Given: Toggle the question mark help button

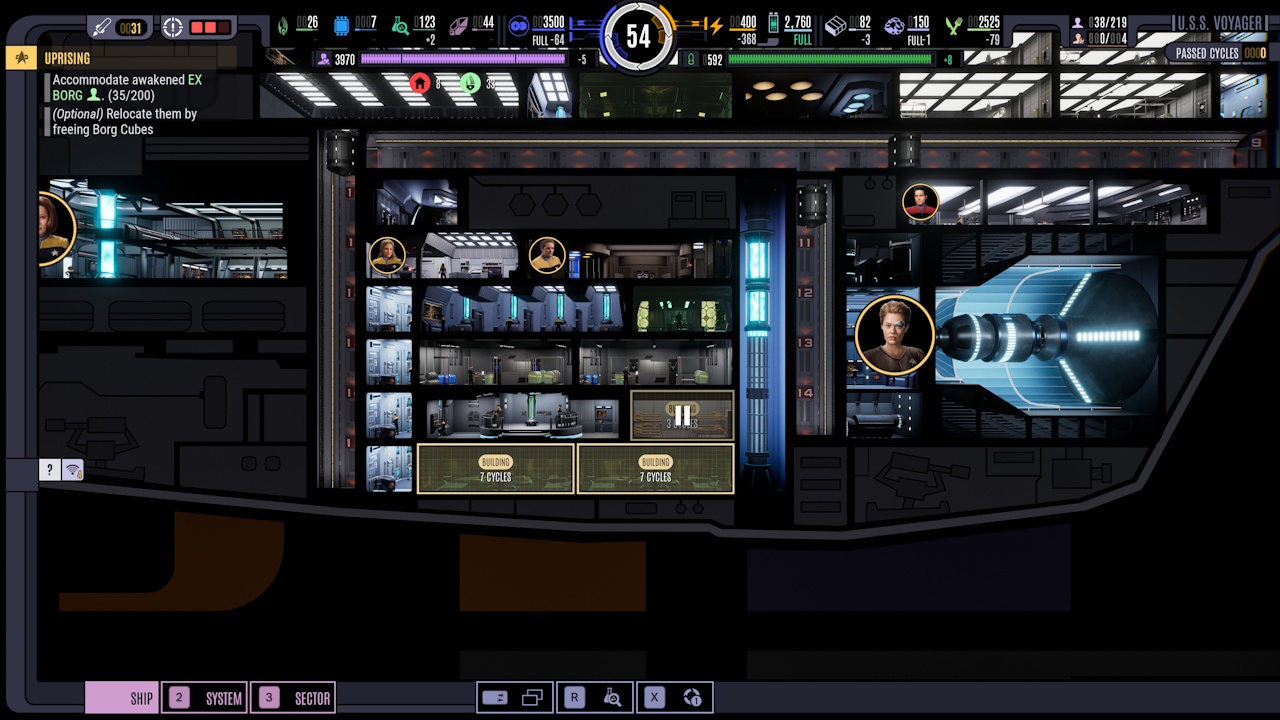Looking at the screenshot, I should point(49,470).
